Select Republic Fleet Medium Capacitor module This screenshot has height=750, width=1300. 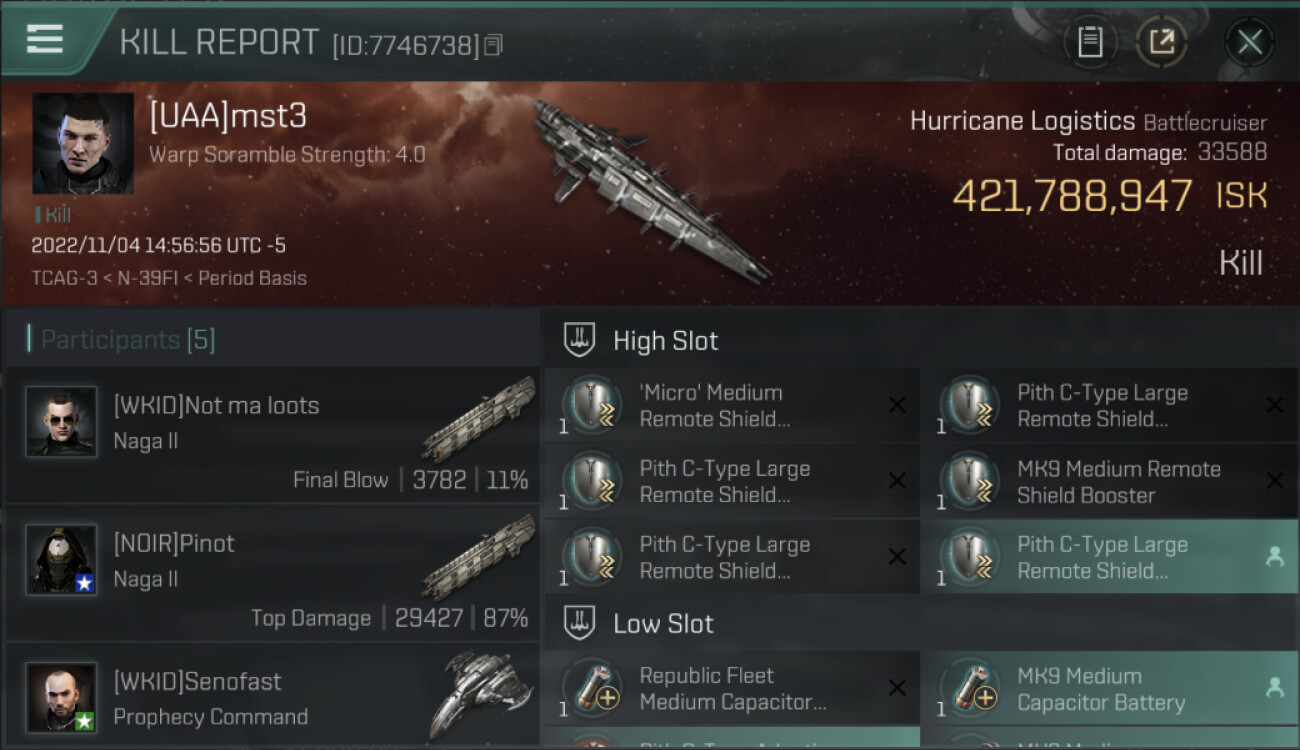pos(730,688)
